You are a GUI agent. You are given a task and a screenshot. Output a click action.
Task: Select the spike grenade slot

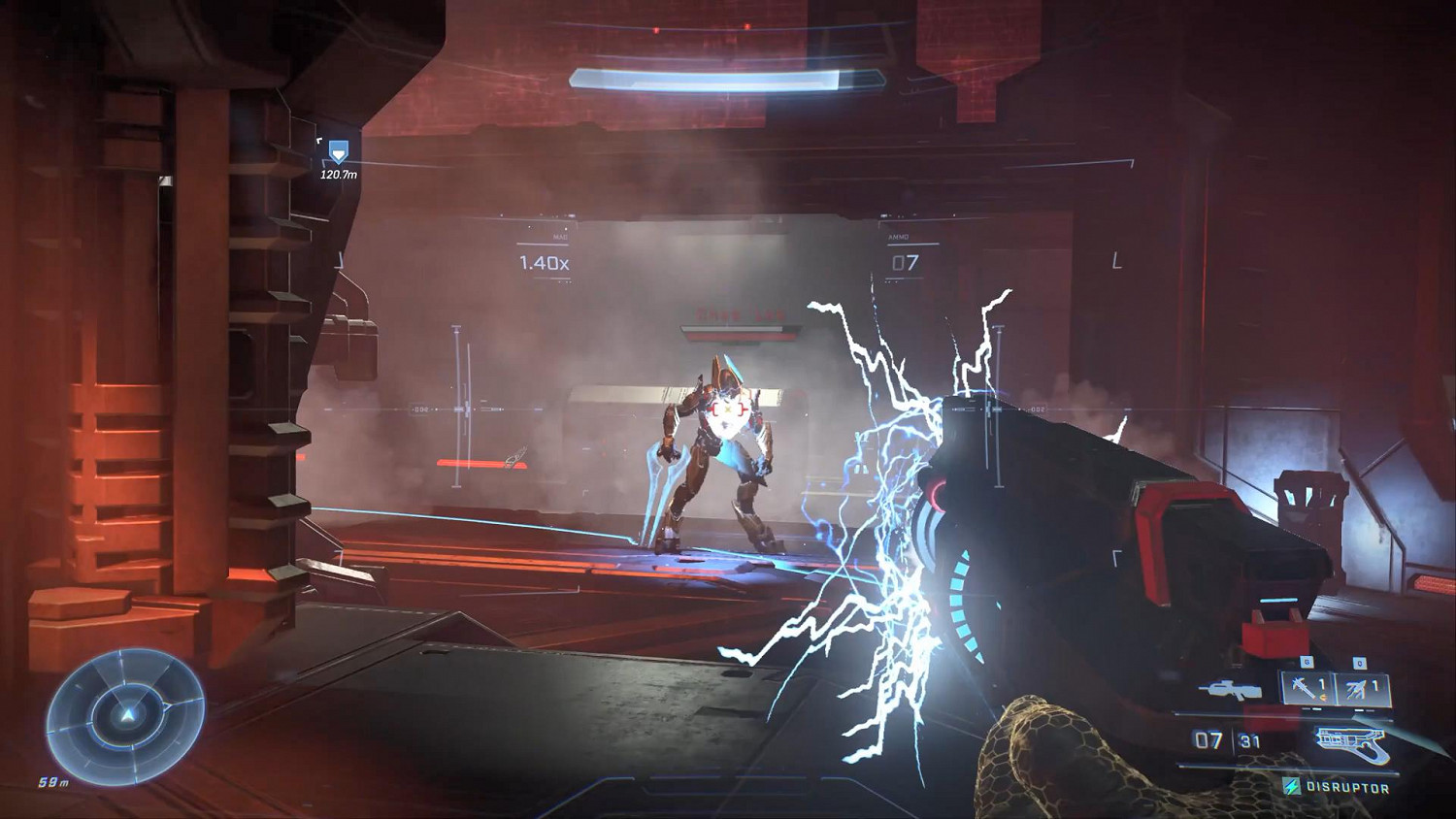coord(1306,688)
